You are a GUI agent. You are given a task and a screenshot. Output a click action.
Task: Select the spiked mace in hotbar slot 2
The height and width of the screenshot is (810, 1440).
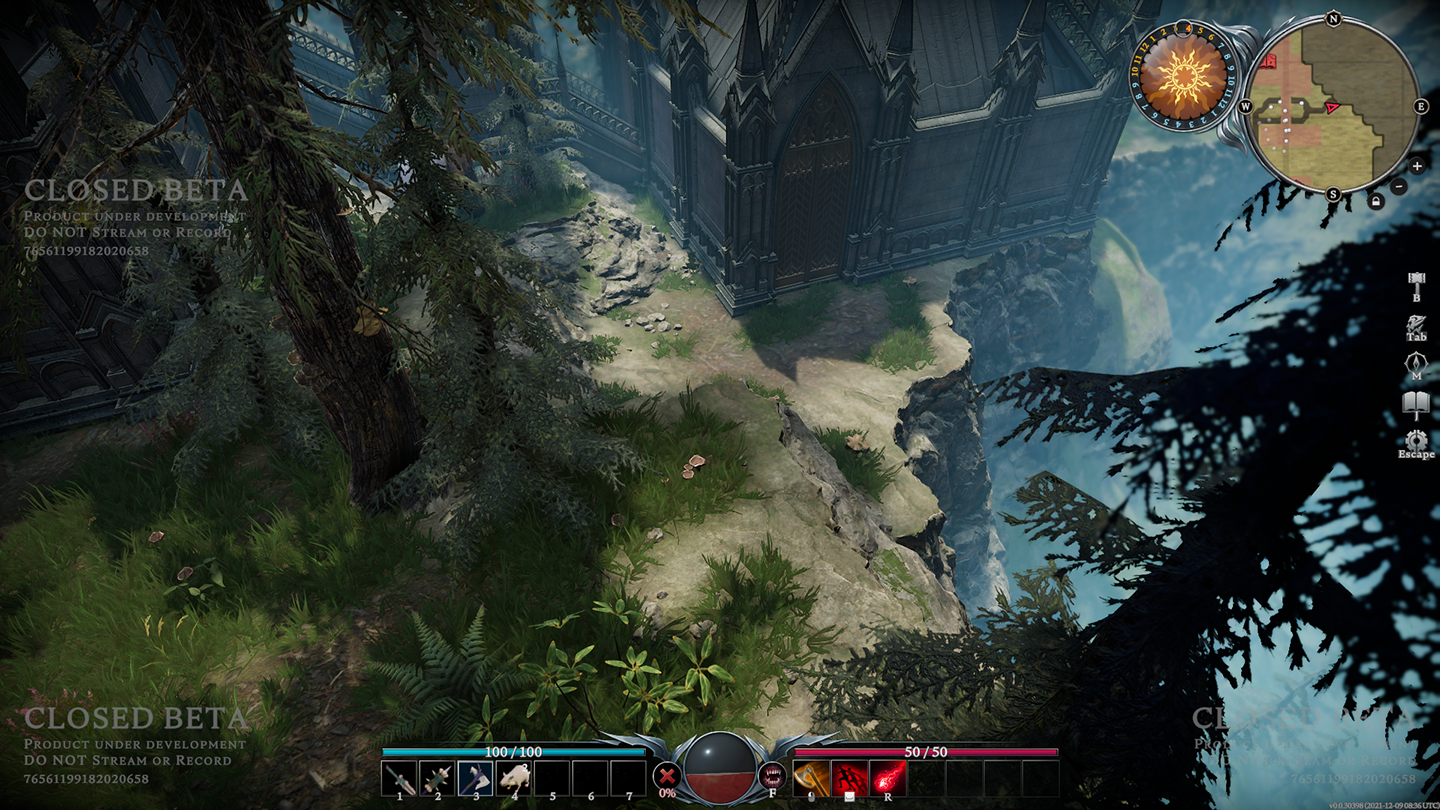(x=437, y=777)
